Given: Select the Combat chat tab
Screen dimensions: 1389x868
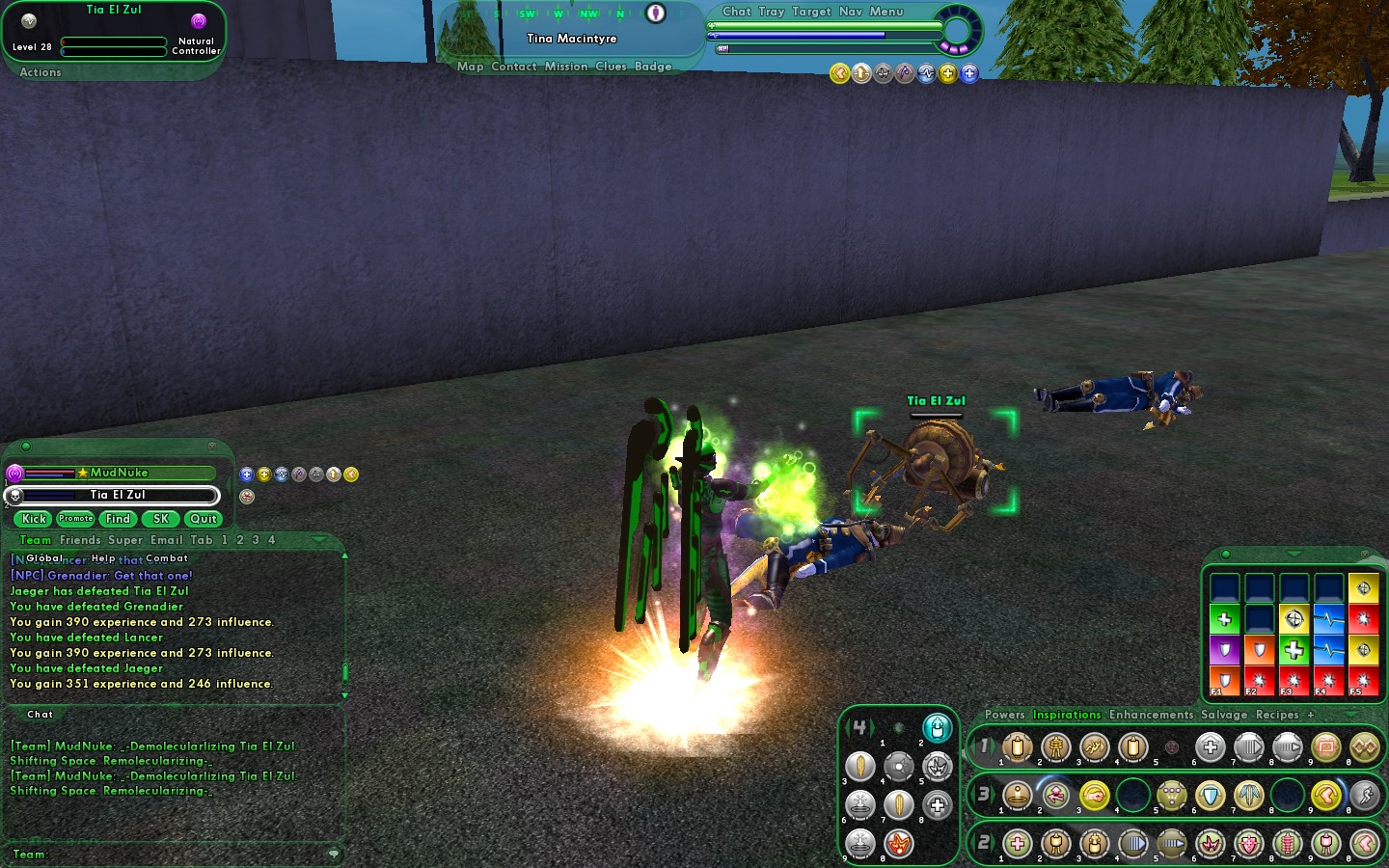Looking at the screenshot, I should (167, 558).
